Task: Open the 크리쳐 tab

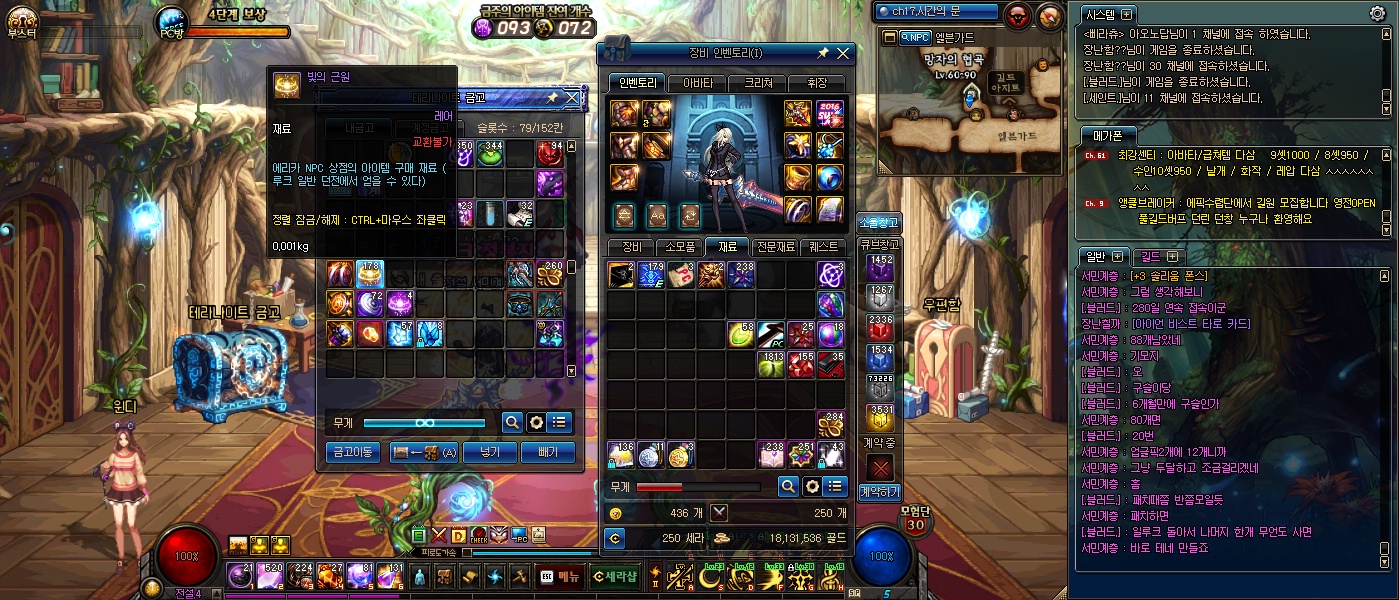Action: click(756, 83)
